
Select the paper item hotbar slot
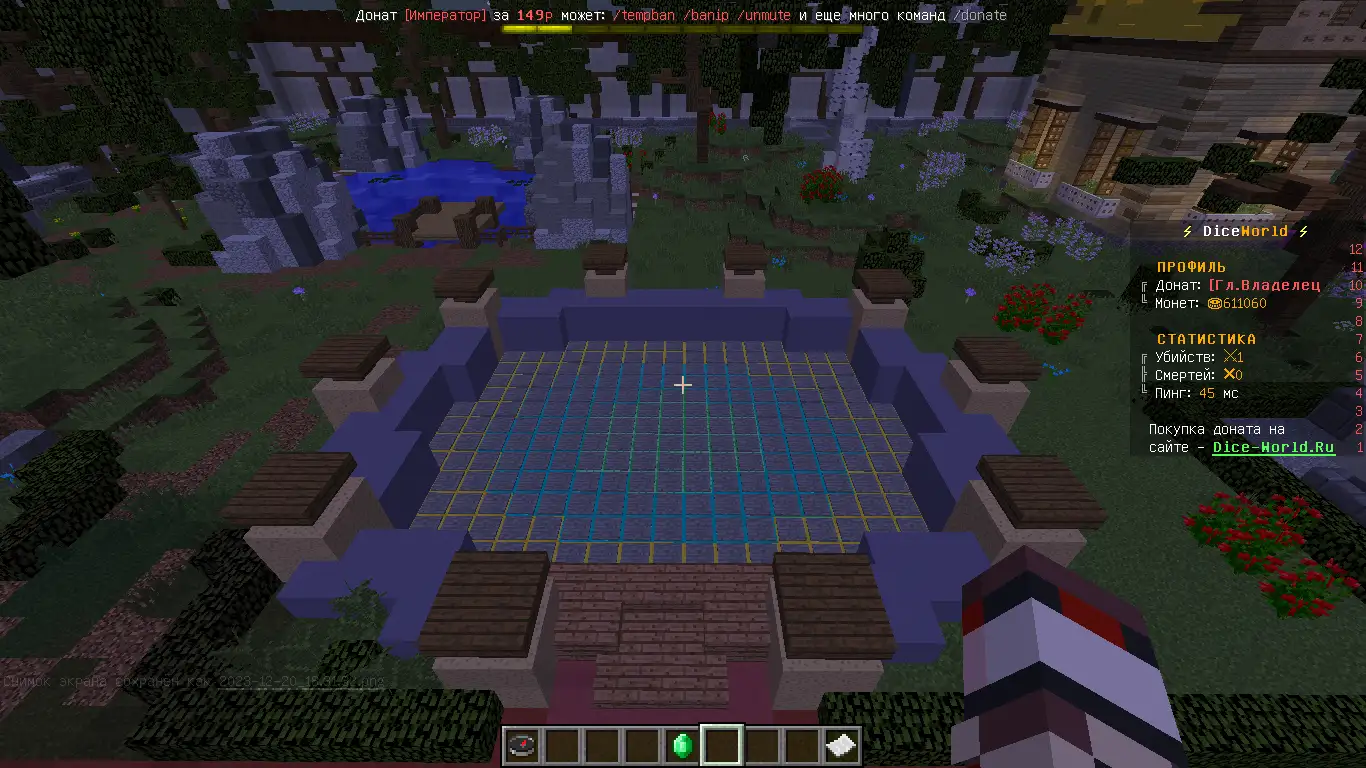842,745
